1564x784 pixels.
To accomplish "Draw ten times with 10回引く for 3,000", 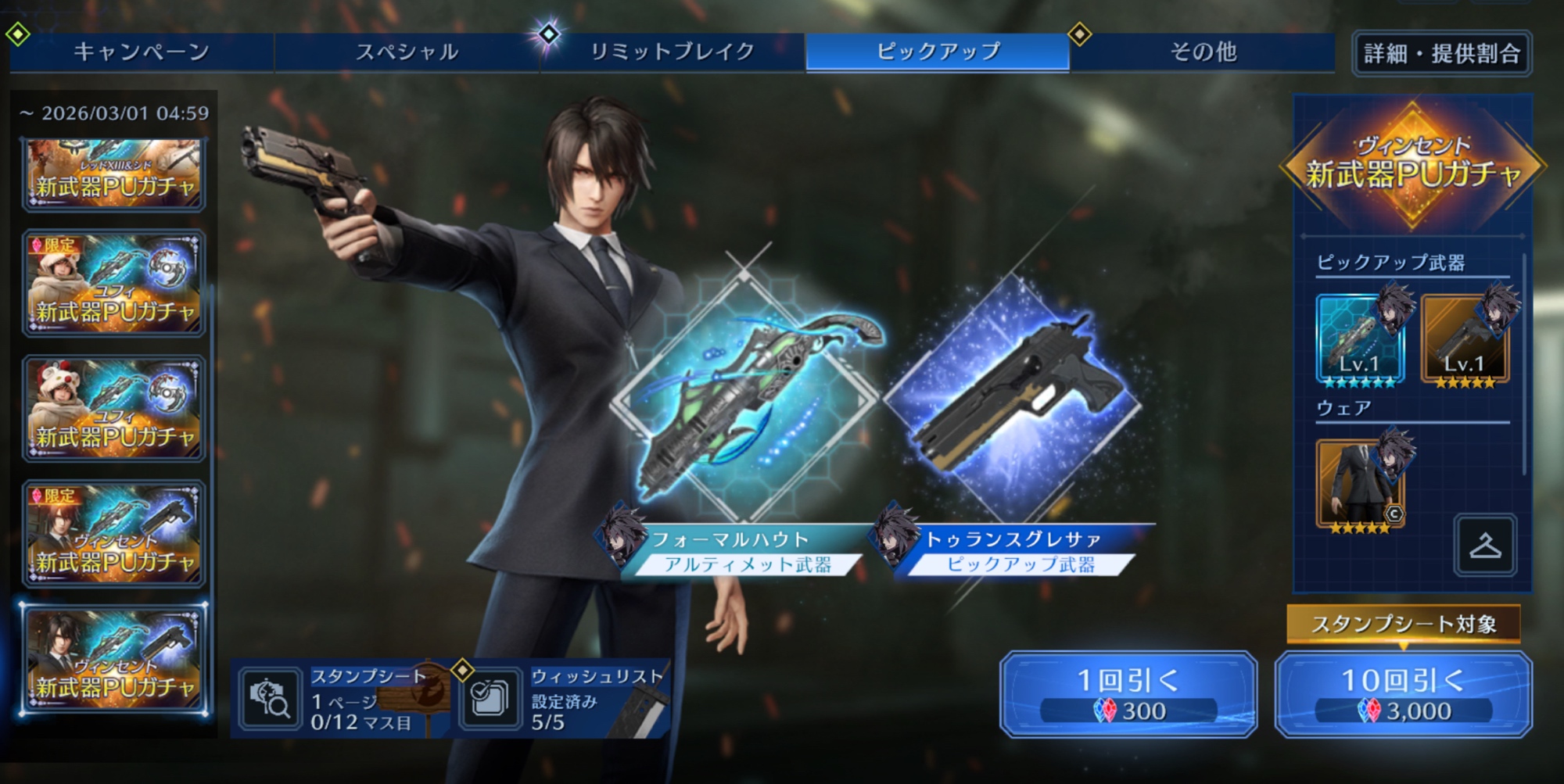I will [1403, 694].
